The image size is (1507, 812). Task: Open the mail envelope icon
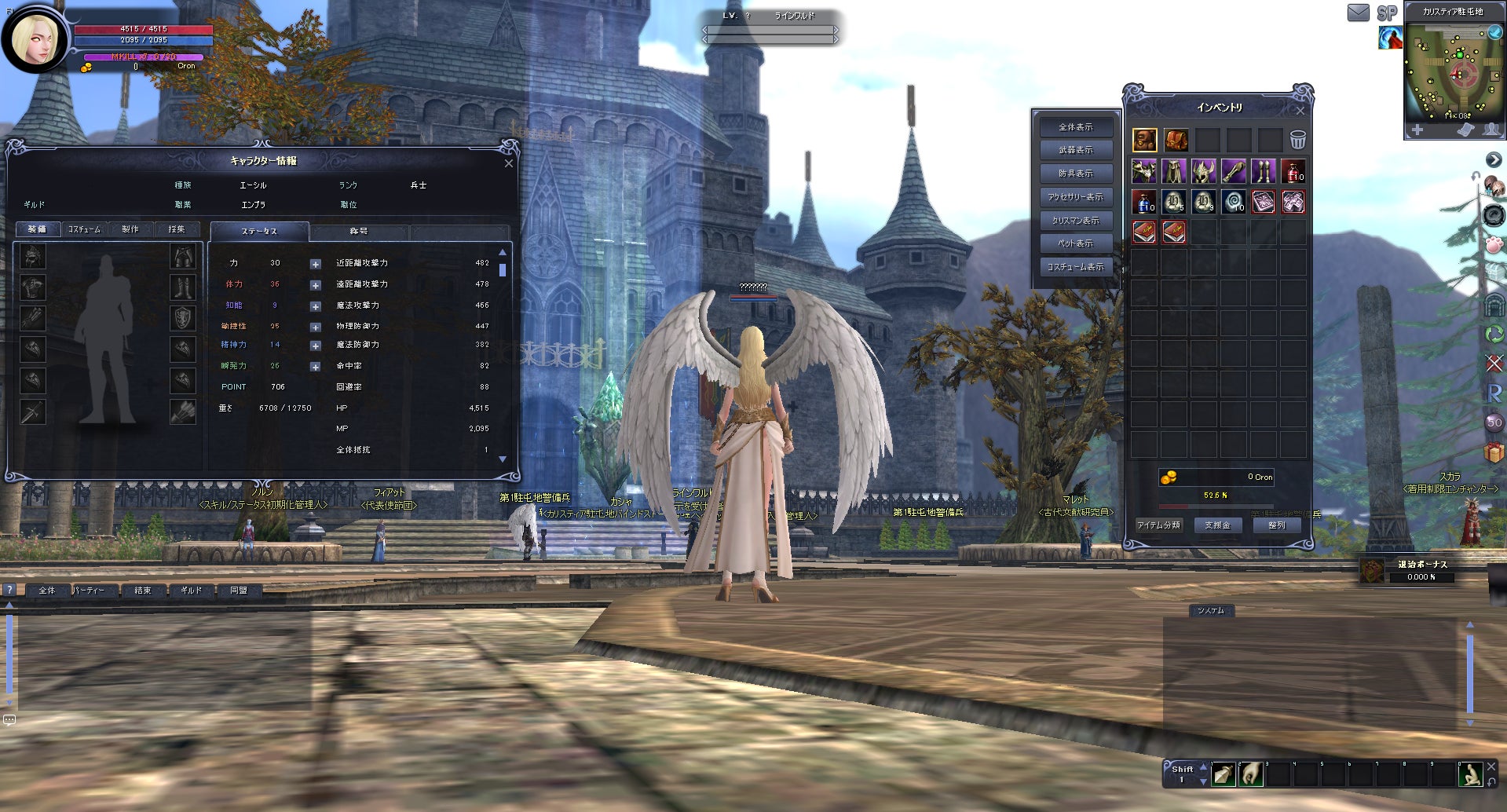(x=1358, y=13)
